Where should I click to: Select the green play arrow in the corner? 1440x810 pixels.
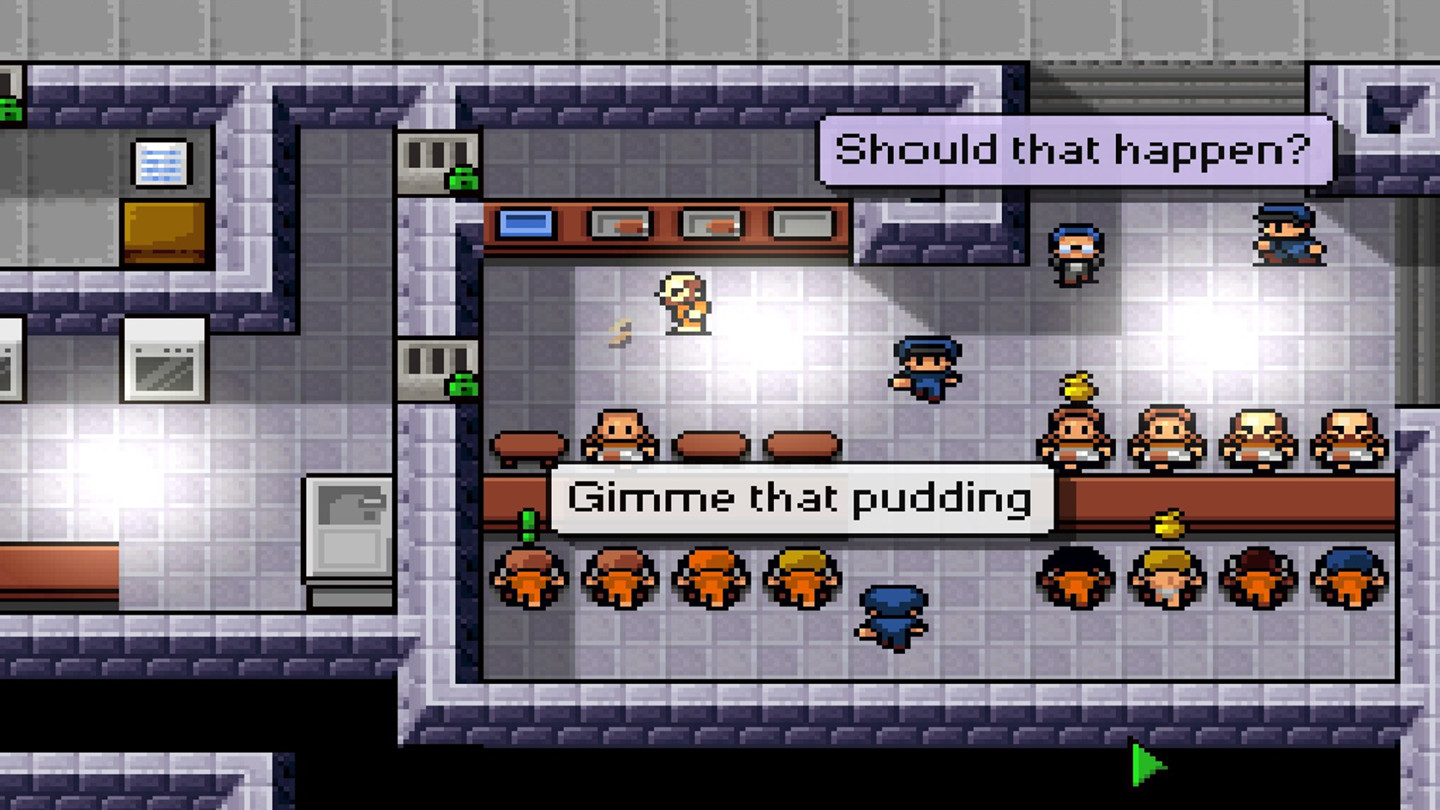click(1144, 762)
